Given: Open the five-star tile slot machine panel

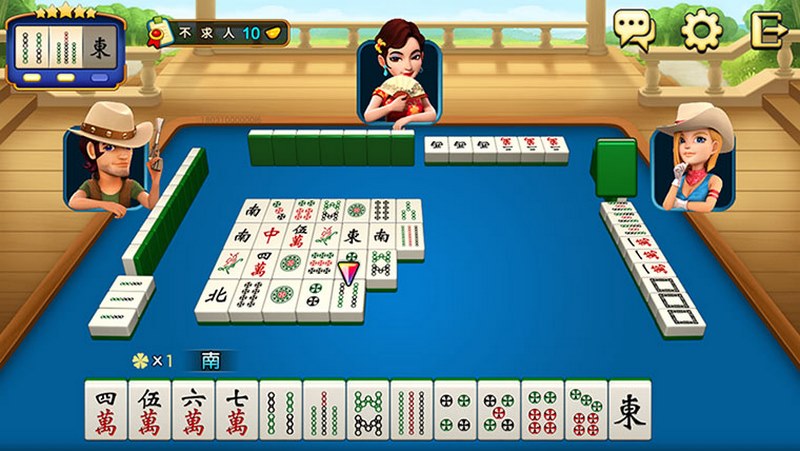Looking at the screenshot, I should coord(65,46).
